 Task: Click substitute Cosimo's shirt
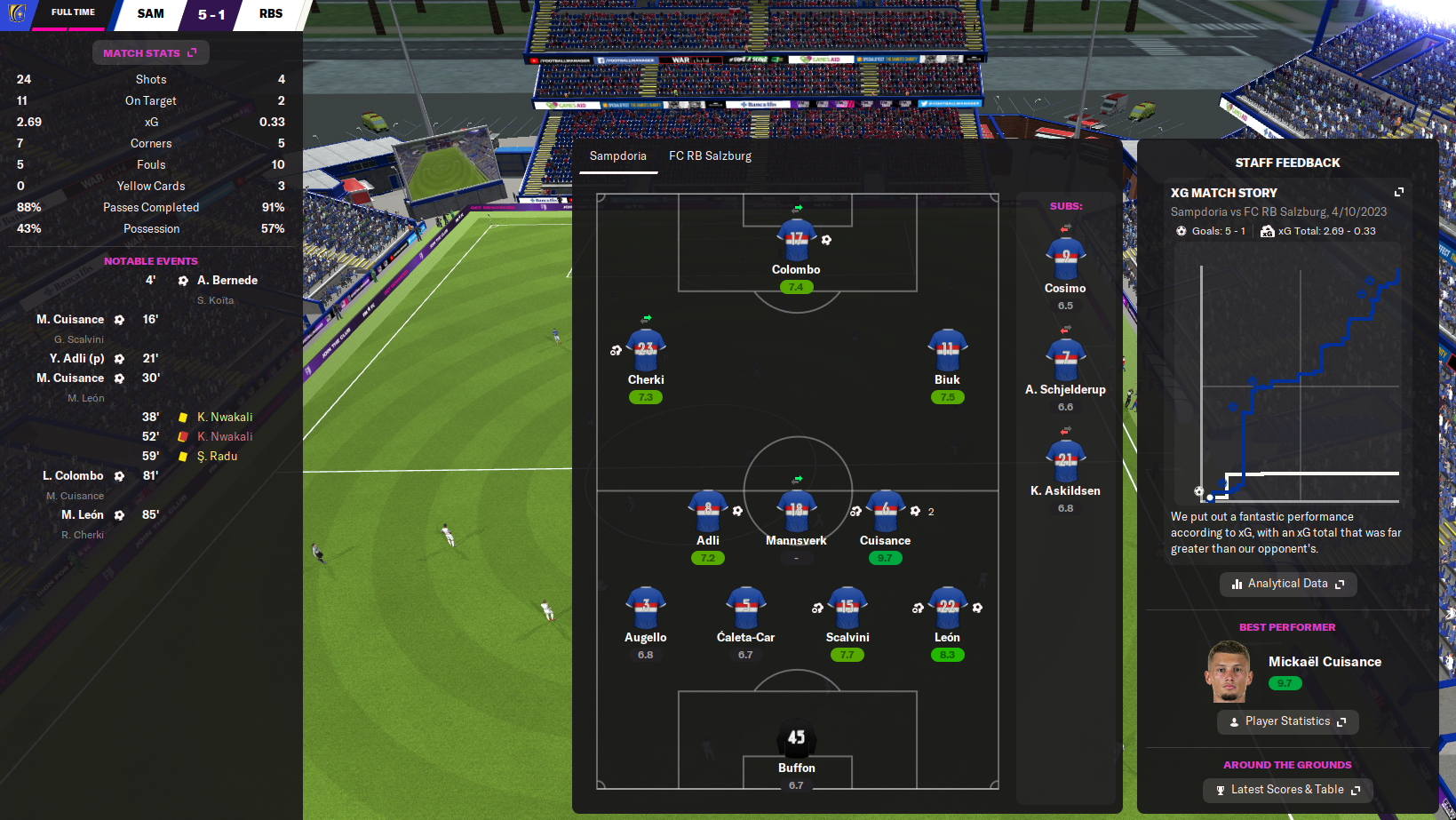1065,259
